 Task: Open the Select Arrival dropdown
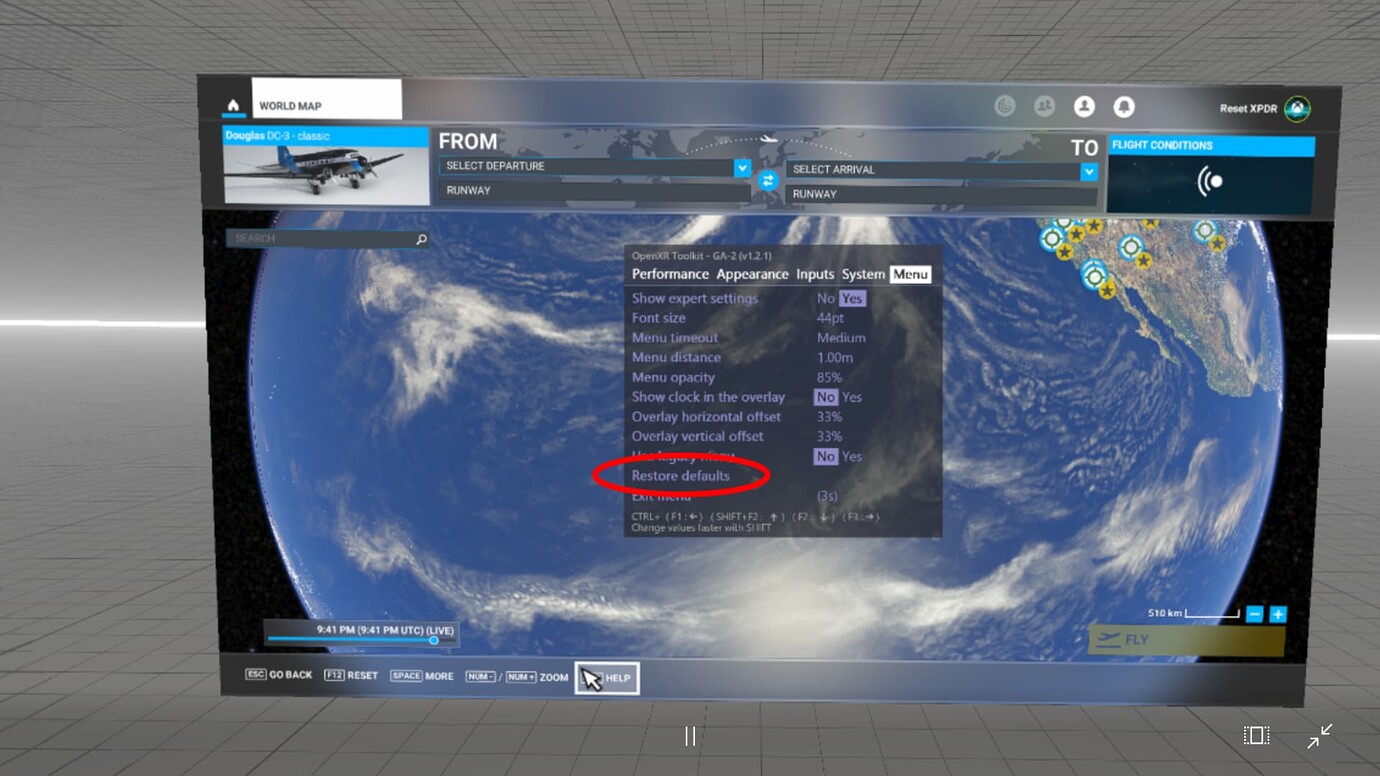pos(941,171)
